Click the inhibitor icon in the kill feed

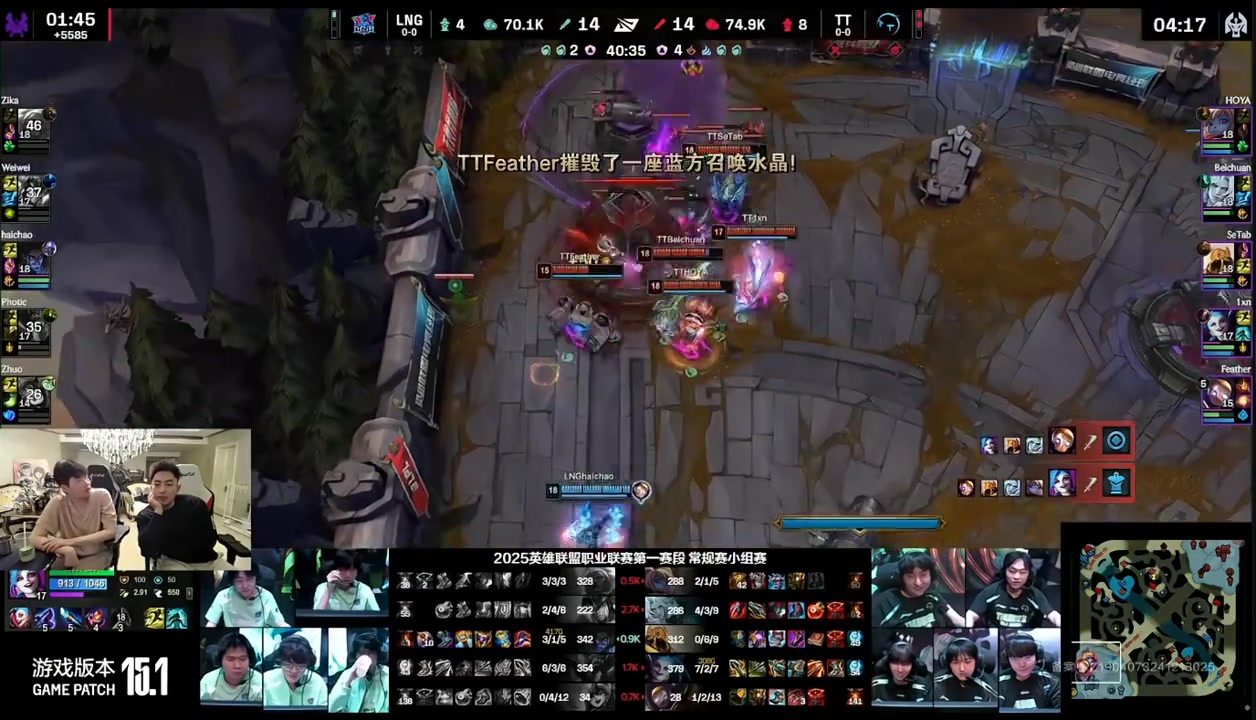tap(1116, 441)
